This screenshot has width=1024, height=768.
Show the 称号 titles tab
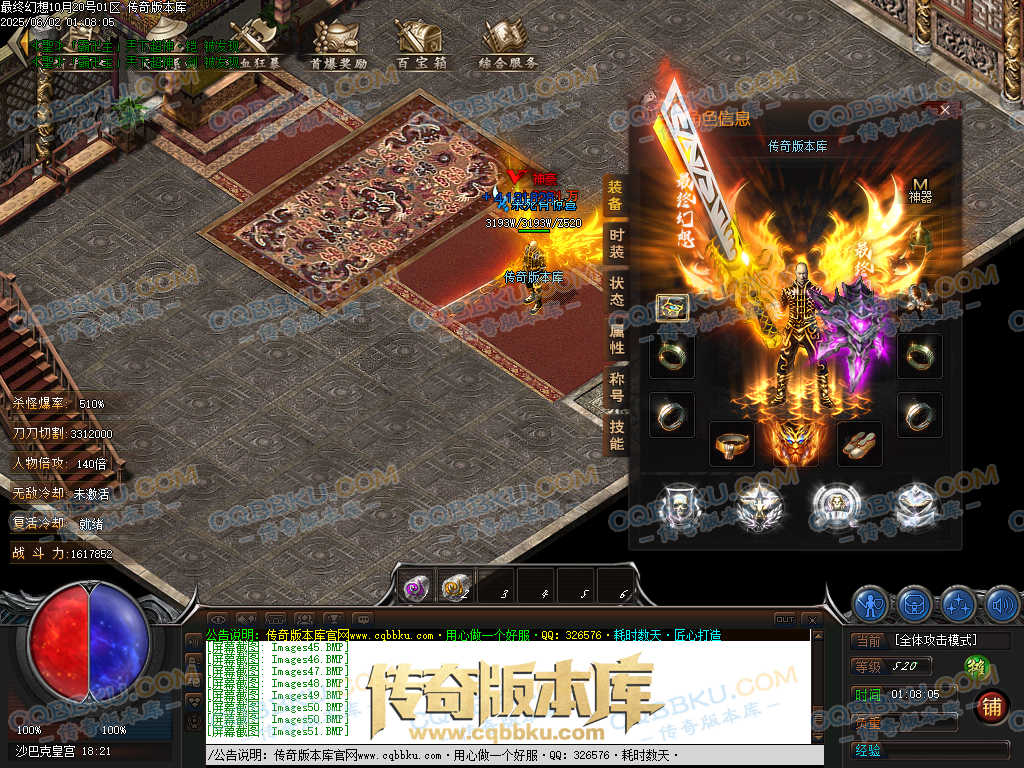tap(616, 387)
